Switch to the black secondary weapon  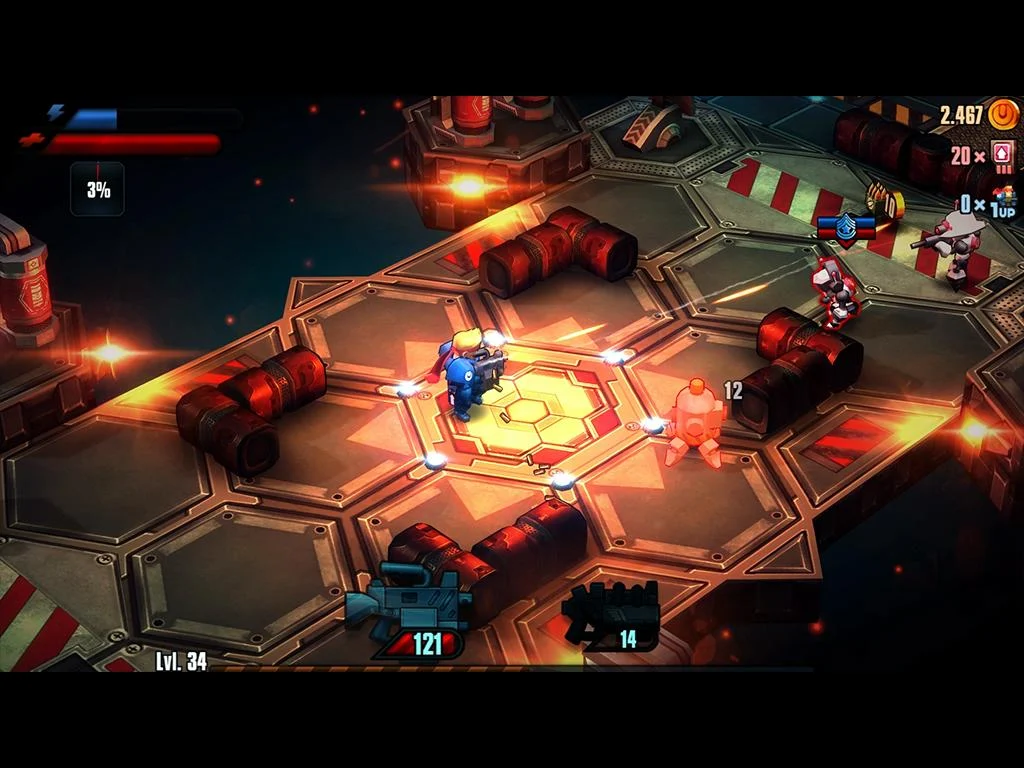(x=611, y=609)
